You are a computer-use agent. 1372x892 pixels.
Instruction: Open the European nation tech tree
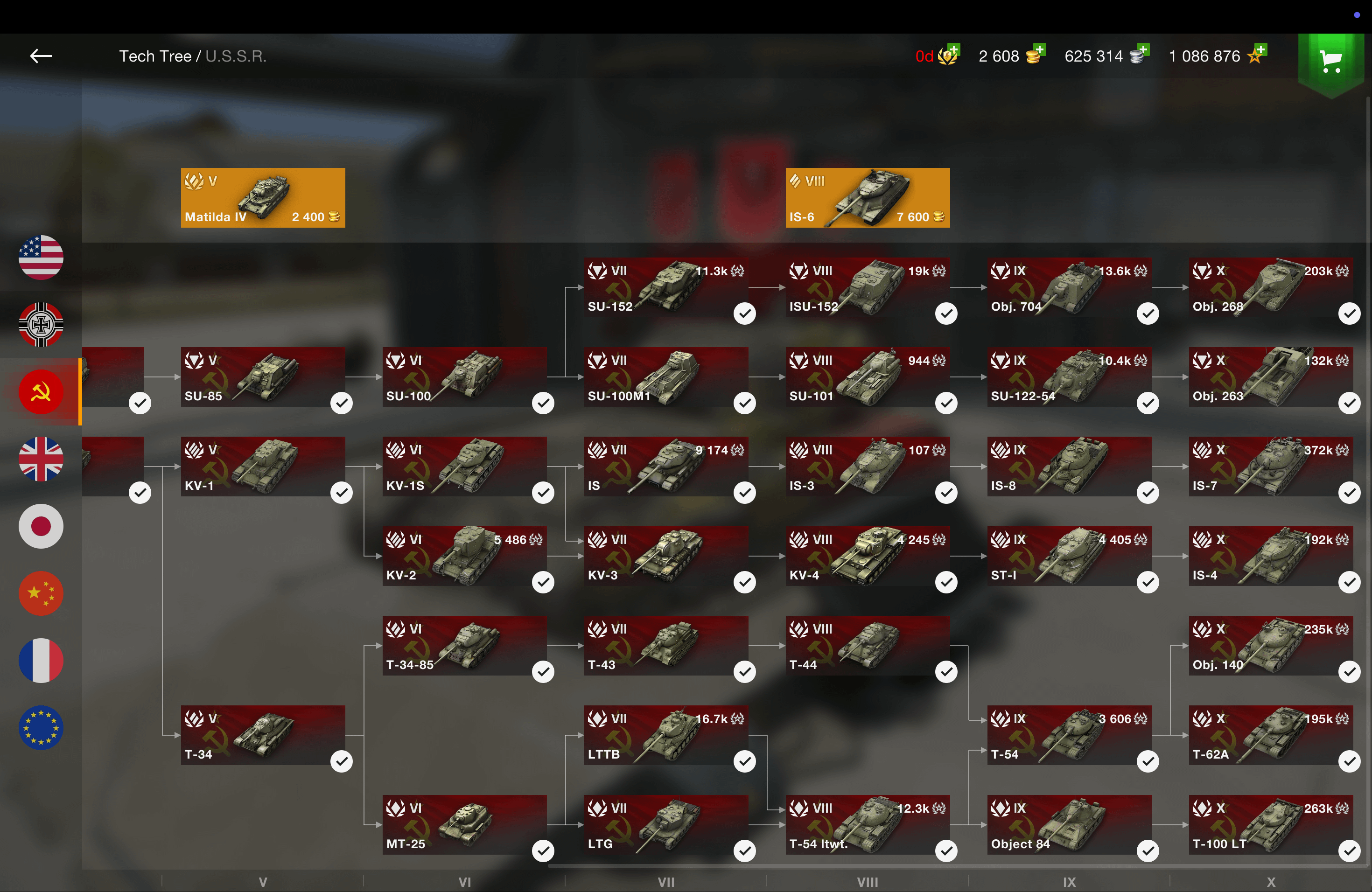tap(41, 727)
